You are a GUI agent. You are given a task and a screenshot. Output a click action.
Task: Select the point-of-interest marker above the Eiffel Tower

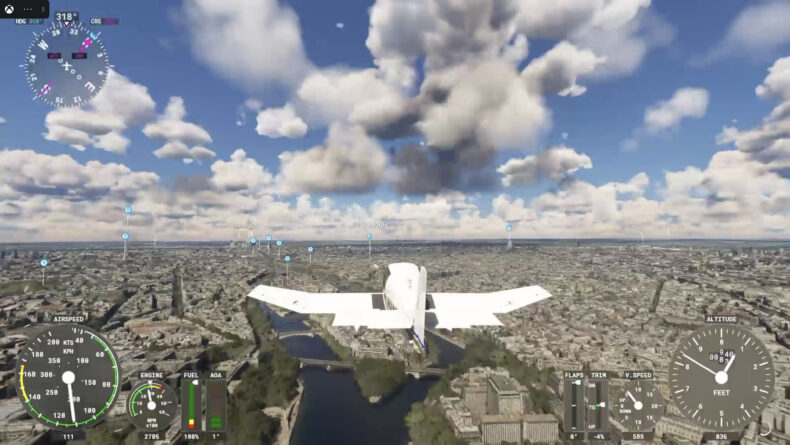coord(508,227)
